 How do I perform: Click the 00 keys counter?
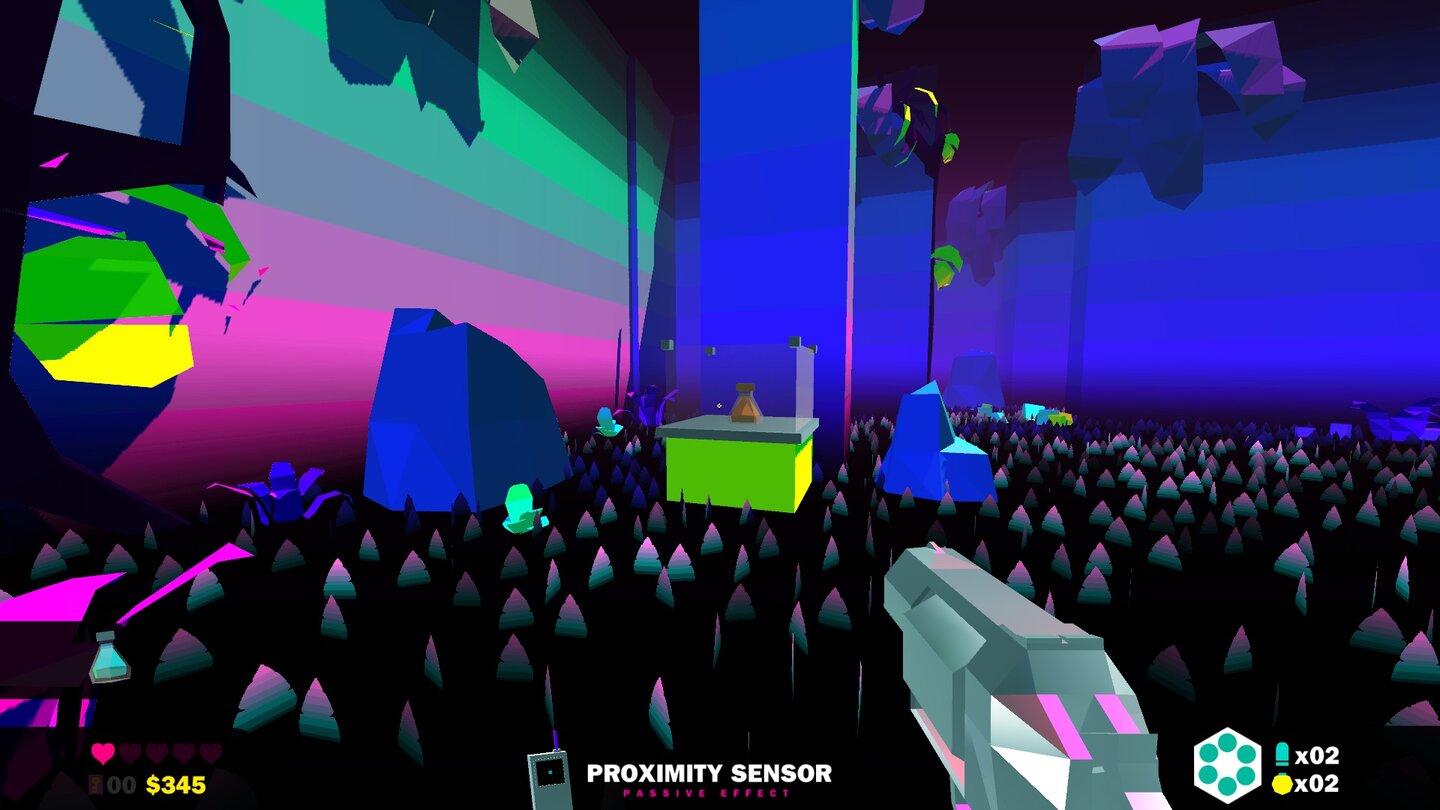coord(120,784)
